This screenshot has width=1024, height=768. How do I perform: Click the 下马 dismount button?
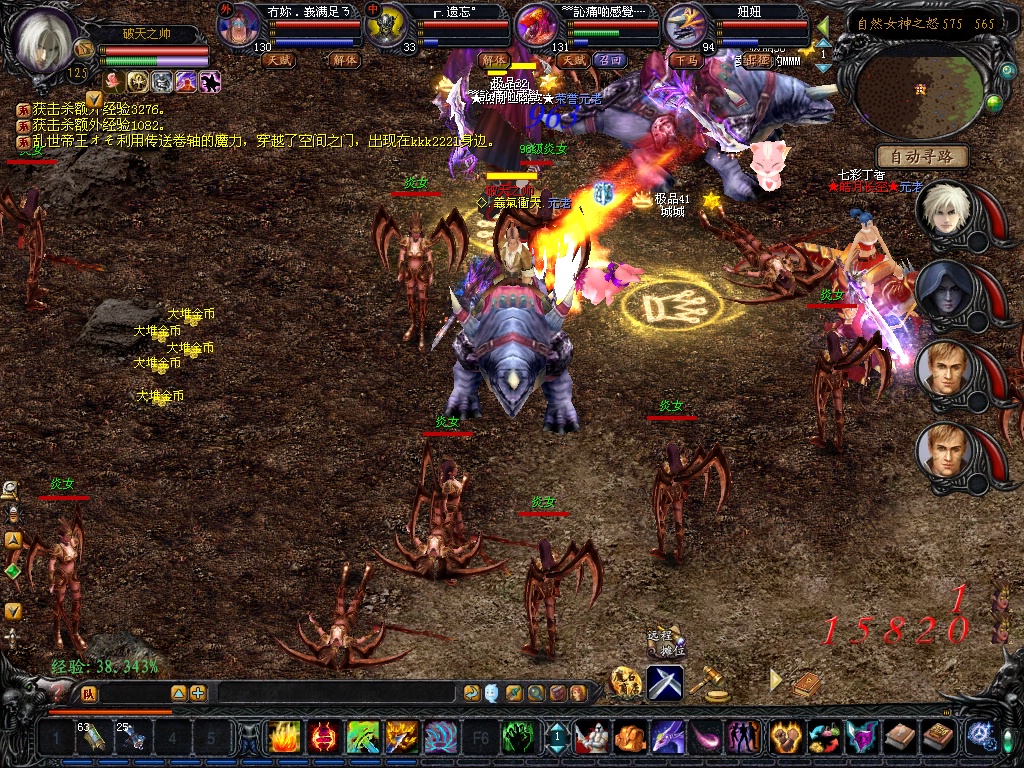click(686, 60)
